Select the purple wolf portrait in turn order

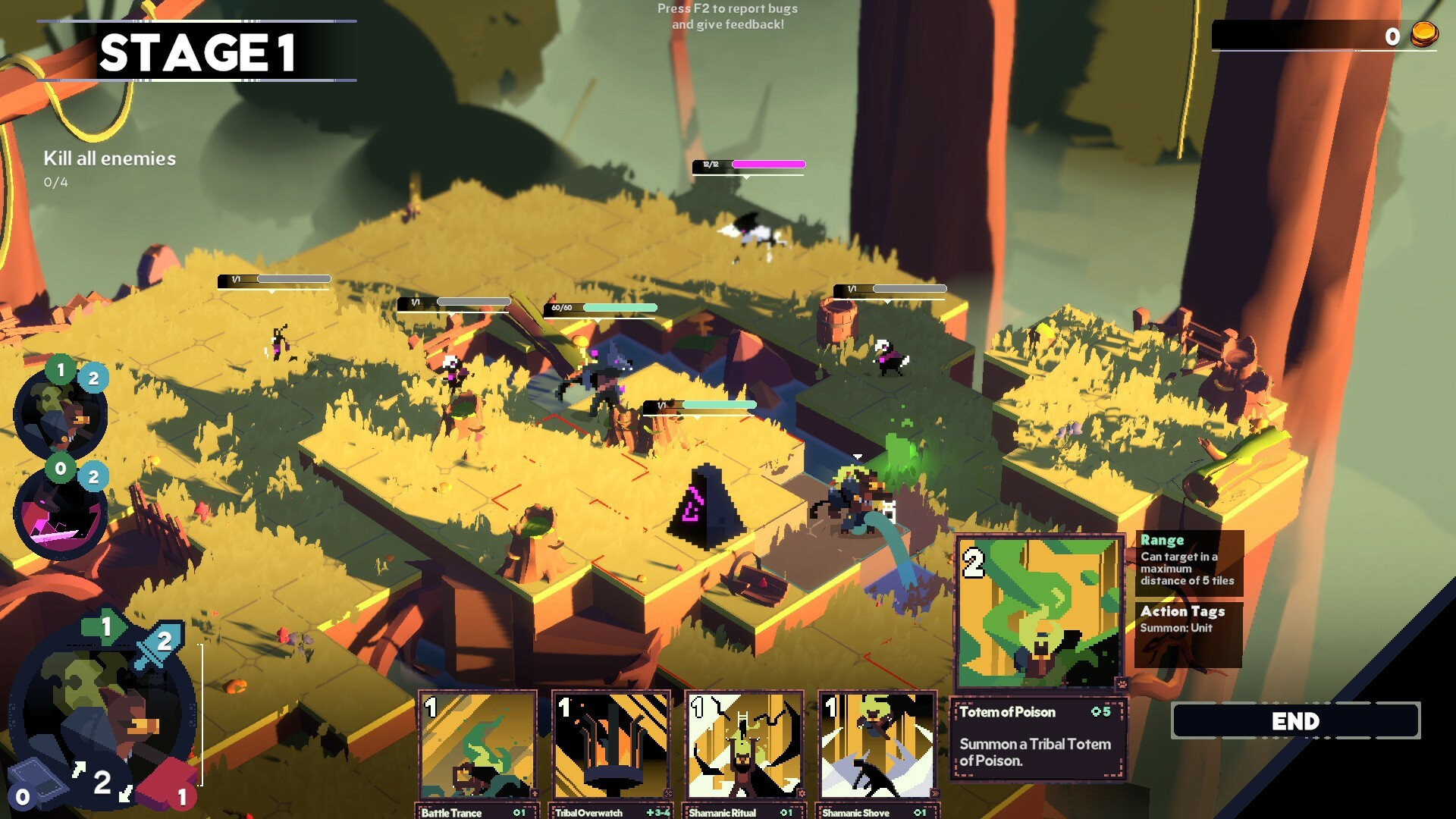pos(61,513)
